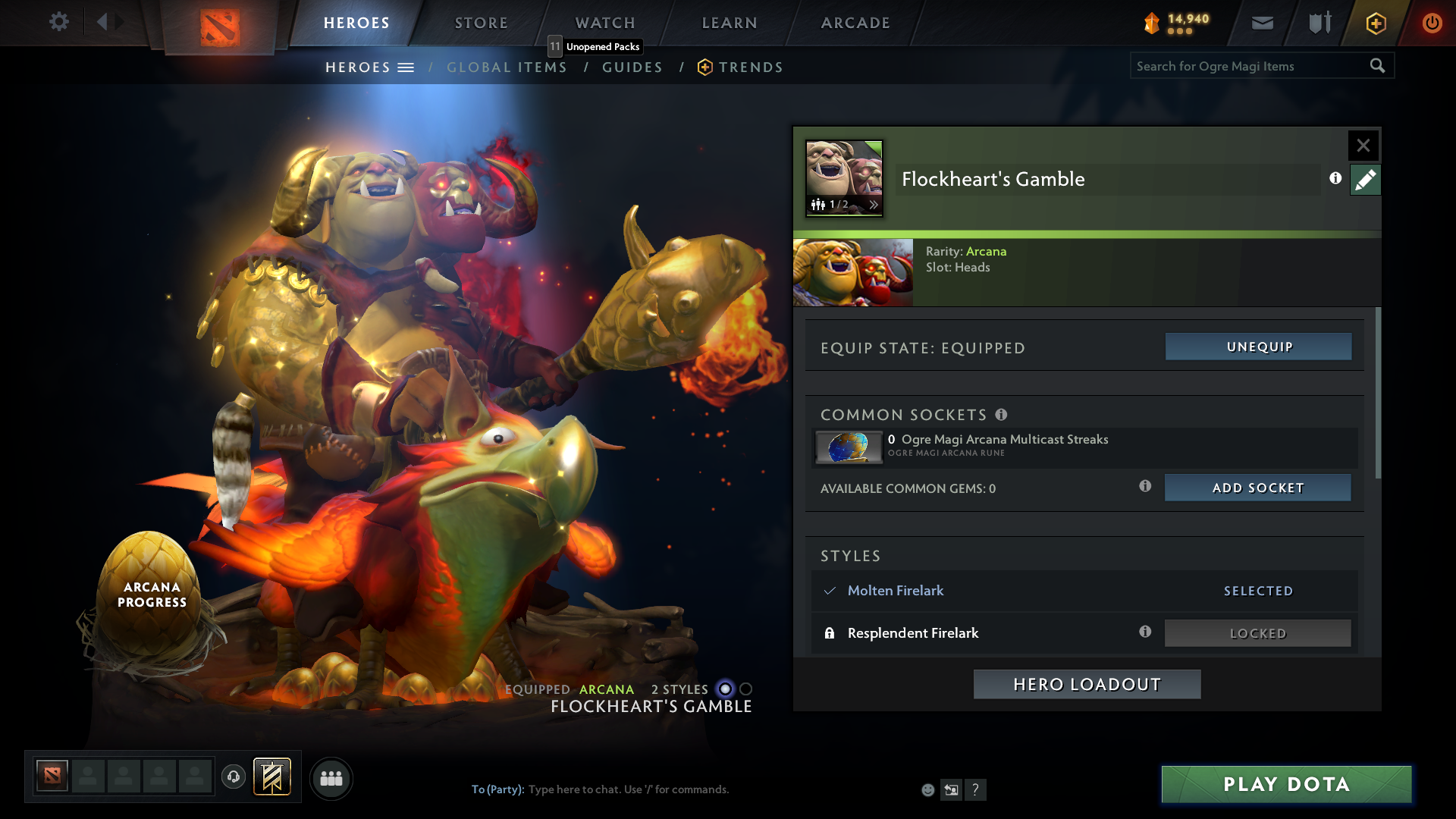Screen dimensions: 1456x819
Task: Select the second style dot indicator
Action: 746,689
